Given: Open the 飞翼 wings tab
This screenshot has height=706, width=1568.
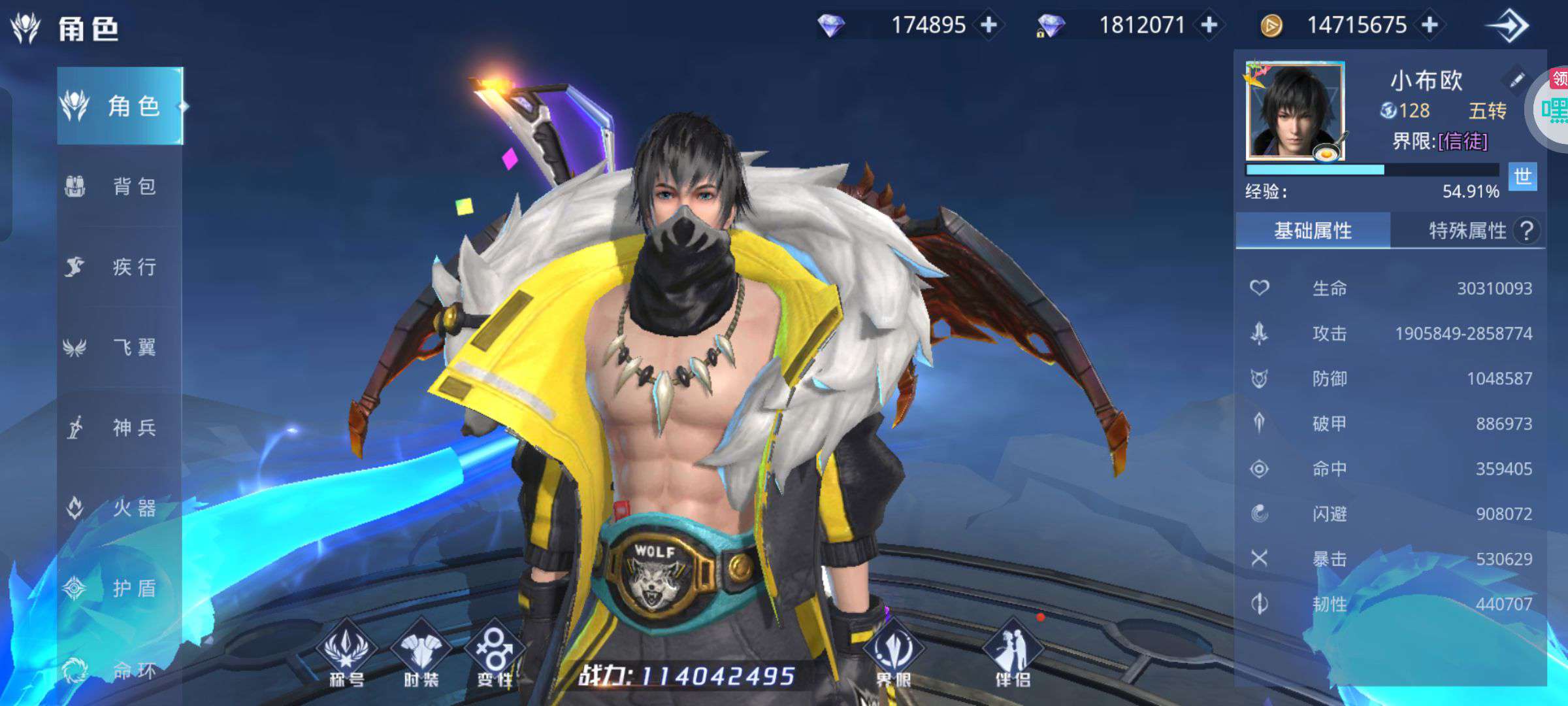Looking at the screenshot, I should (120, 347).
